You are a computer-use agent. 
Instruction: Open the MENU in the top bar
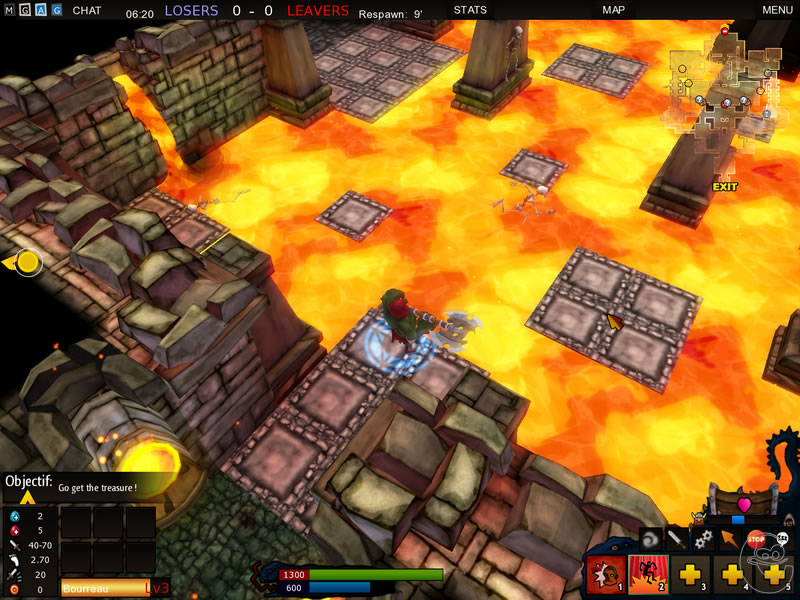777,11
